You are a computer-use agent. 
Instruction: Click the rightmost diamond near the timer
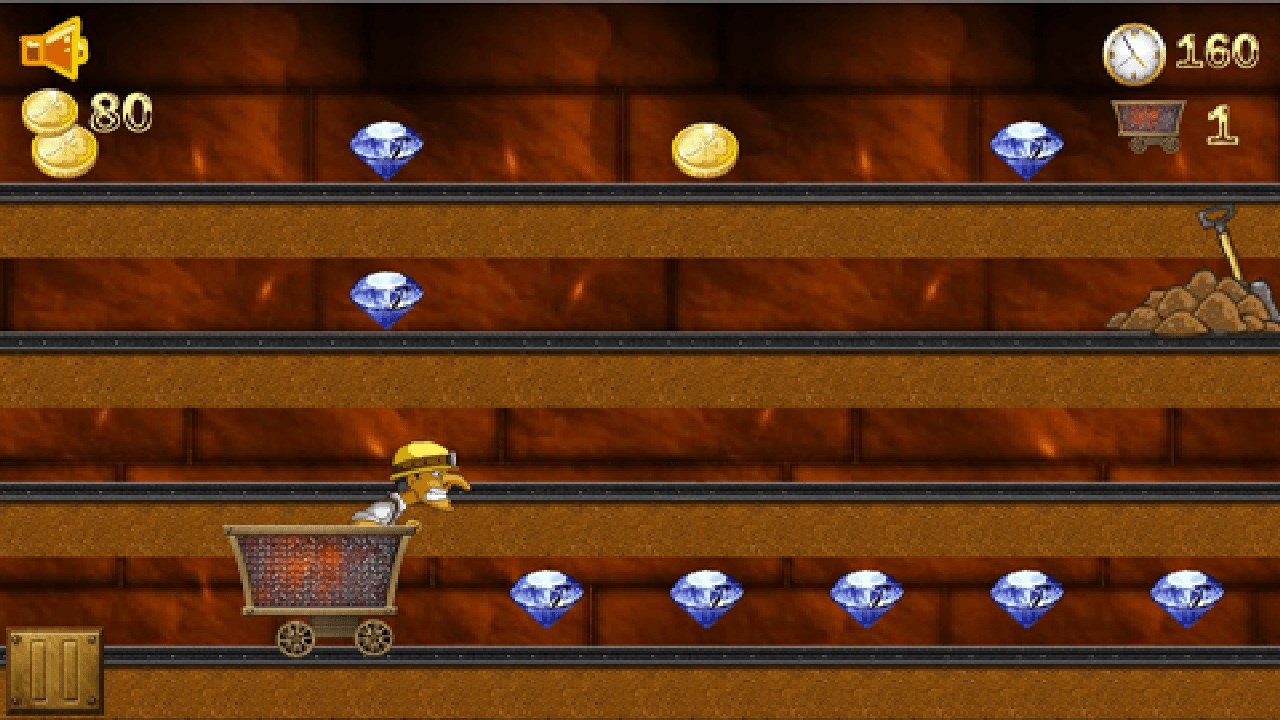(1029, 147)
